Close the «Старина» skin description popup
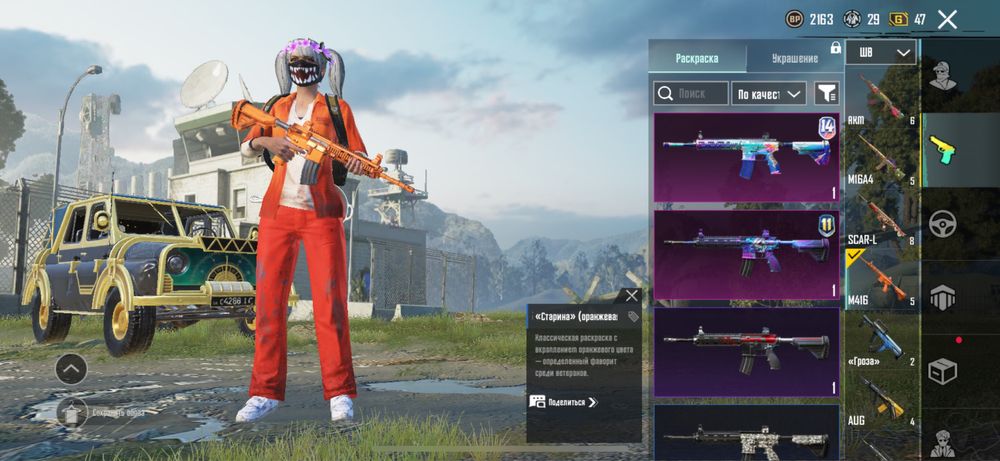Image resolution: width=1000 pixels, height=461 pixels. 631,295
